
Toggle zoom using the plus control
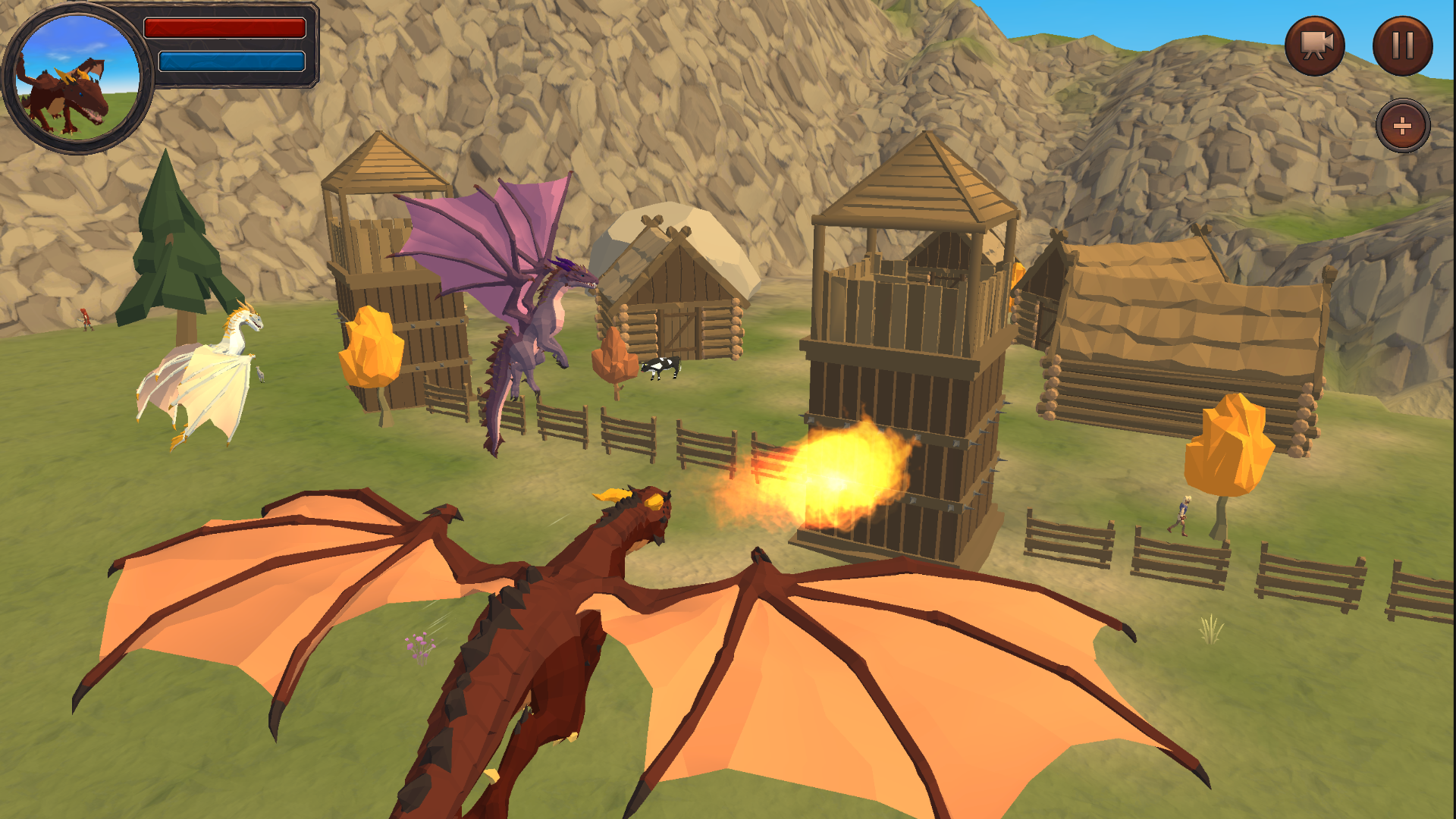[x=1404, y=125]
